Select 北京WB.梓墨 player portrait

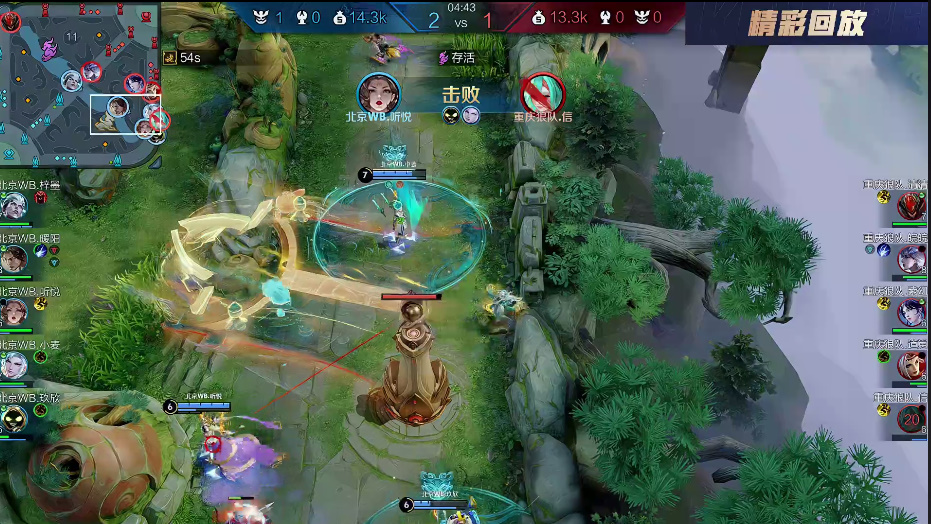[13, 207]
